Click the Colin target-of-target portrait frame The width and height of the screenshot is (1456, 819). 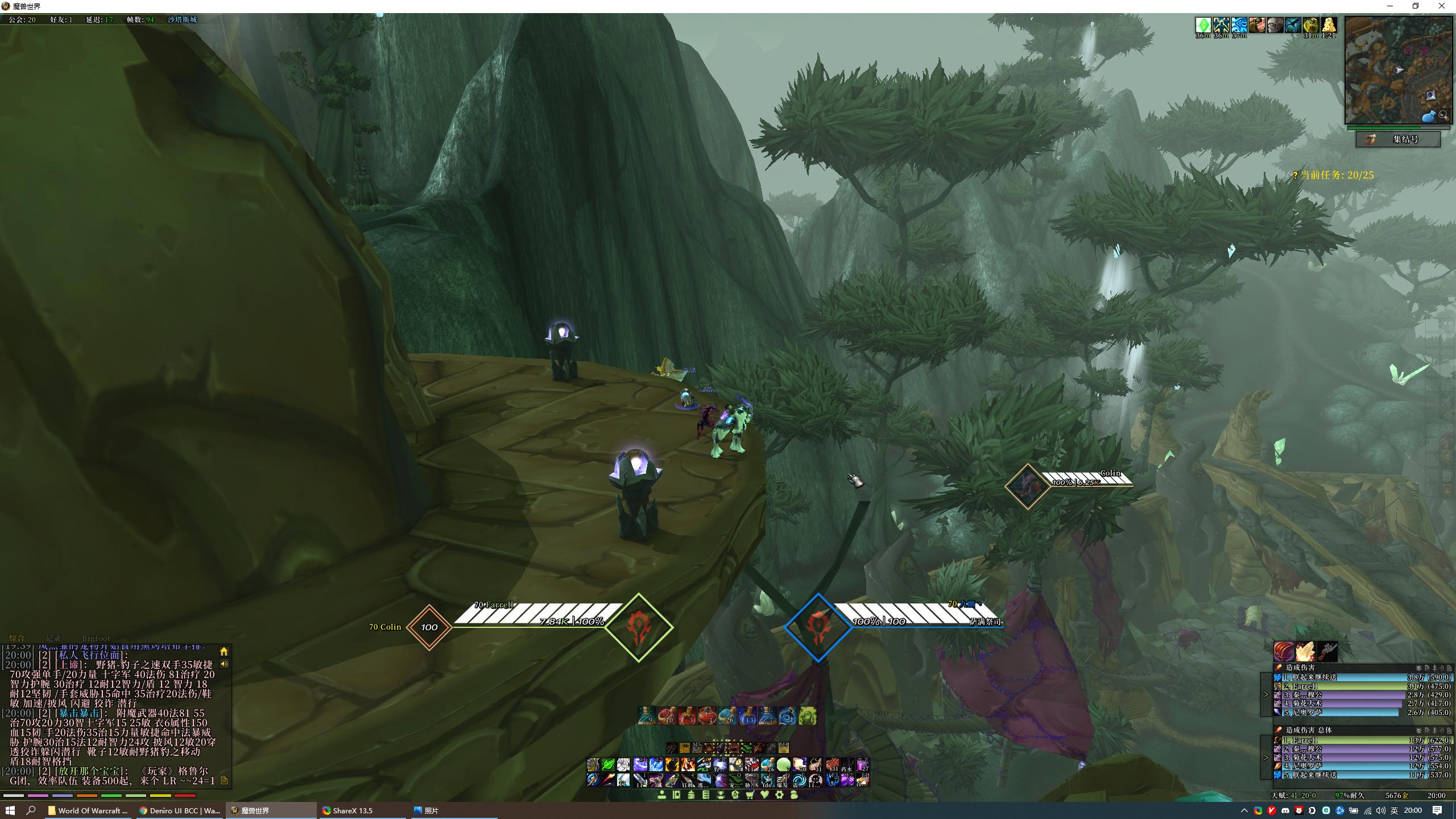click(1027, 486)
